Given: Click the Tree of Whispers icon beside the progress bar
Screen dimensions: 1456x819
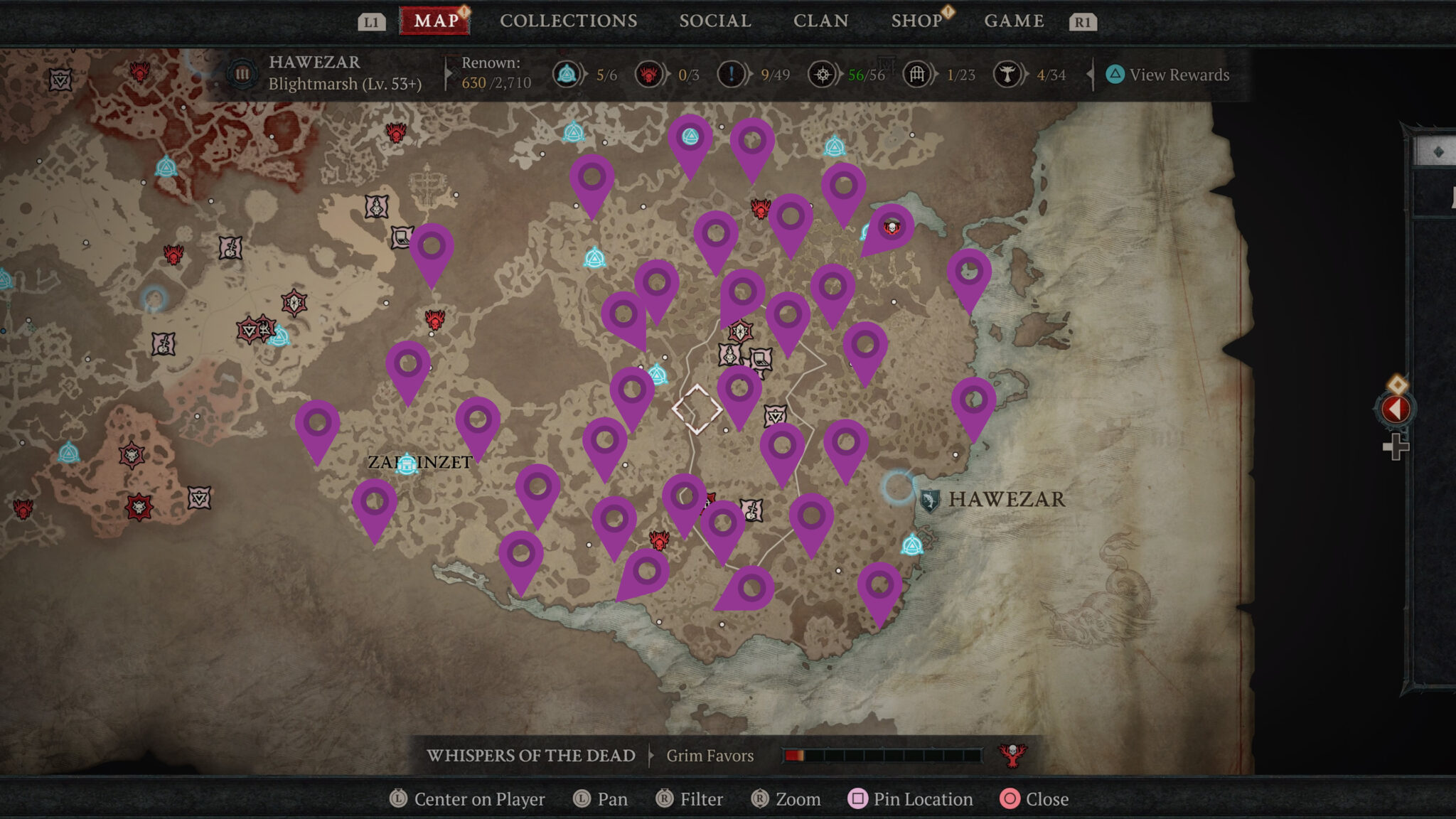Looking at the screenshot, I should click(1012, 756).
